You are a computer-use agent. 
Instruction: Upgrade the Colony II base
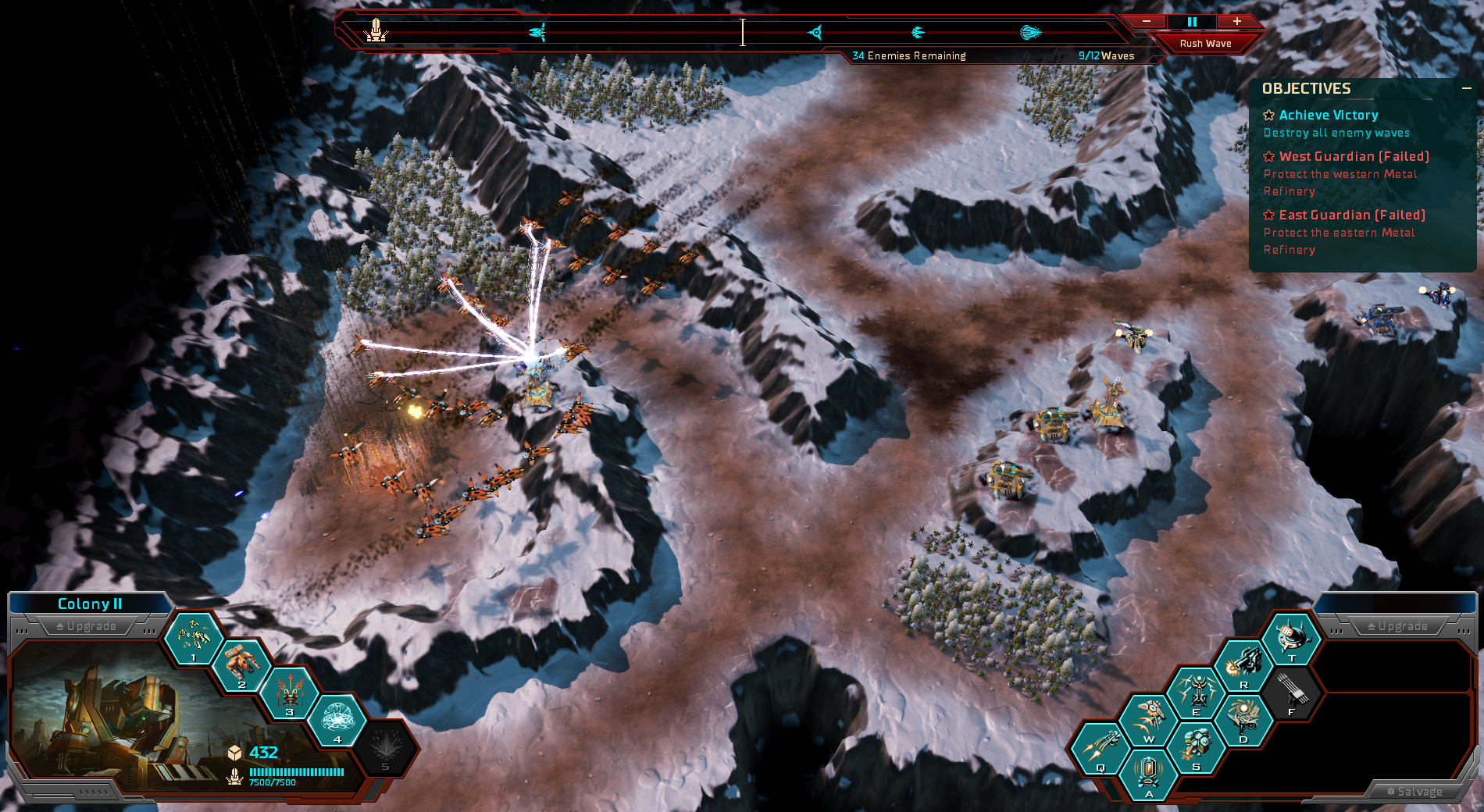[x=87, y=626]
